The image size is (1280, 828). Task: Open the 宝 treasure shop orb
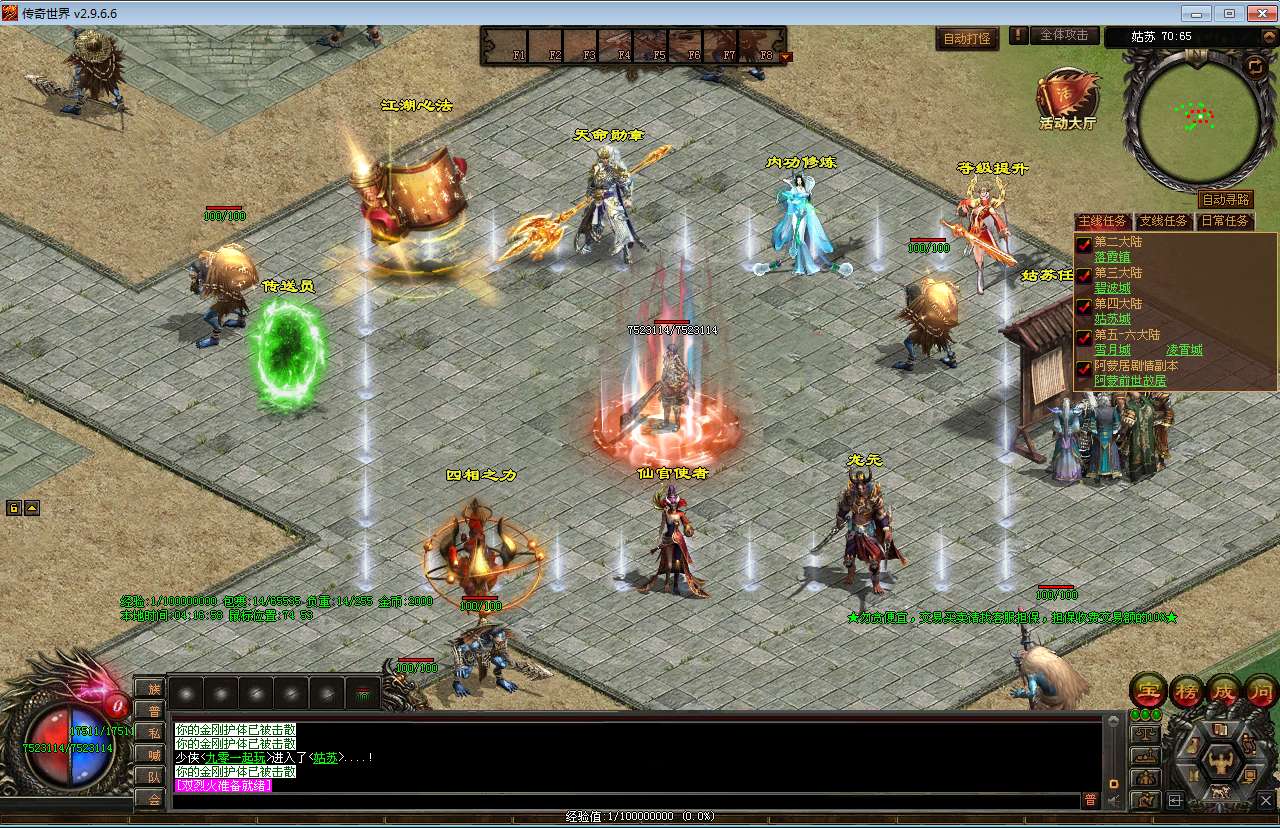coord(1148,690)
